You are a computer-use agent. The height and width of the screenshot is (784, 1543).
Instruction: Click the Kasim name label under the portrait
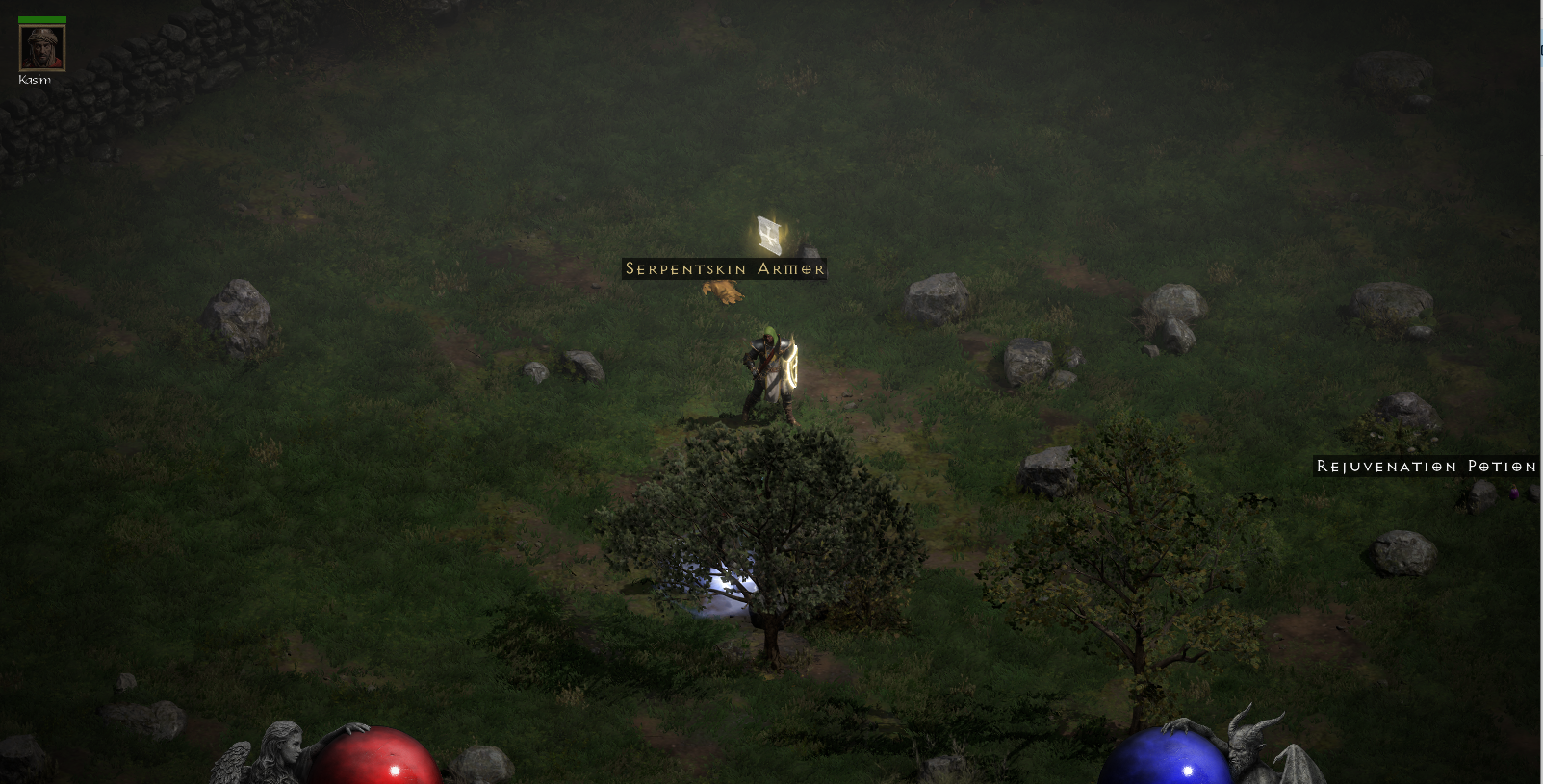click(x=37, y=81)
